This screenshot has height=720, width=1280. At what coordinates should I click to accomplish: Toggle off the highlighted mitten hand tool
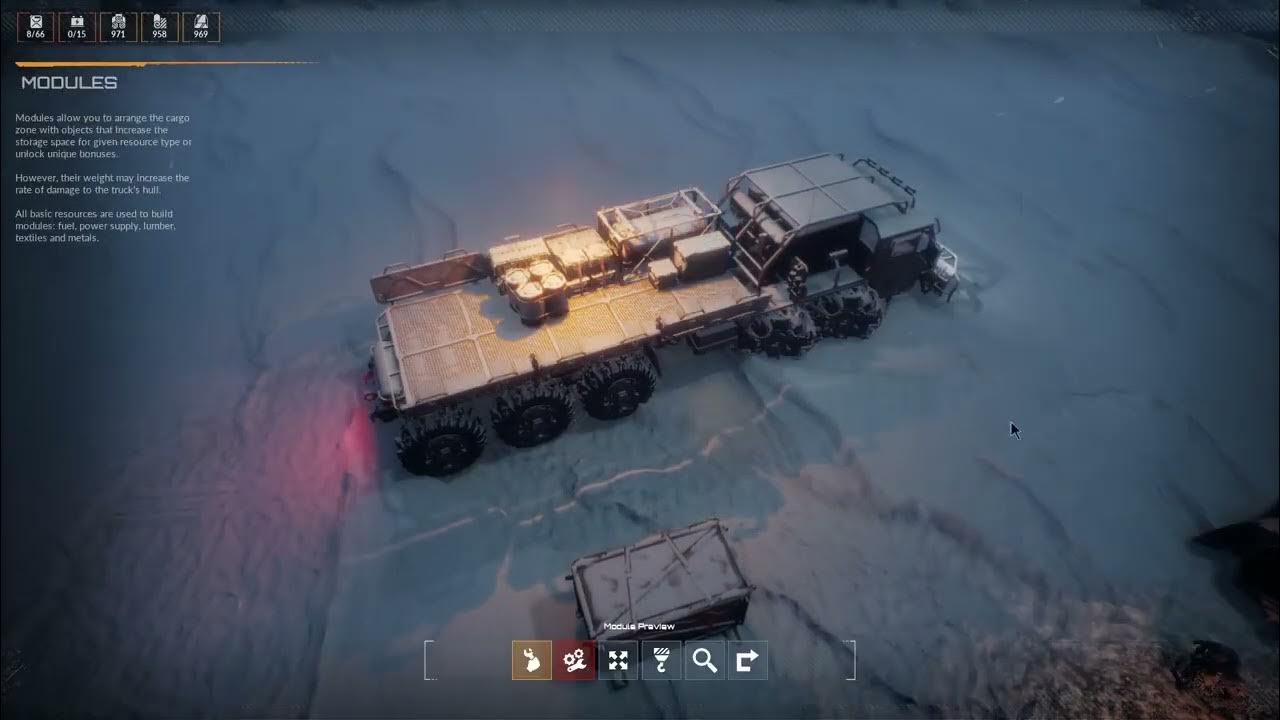(531, 660)
